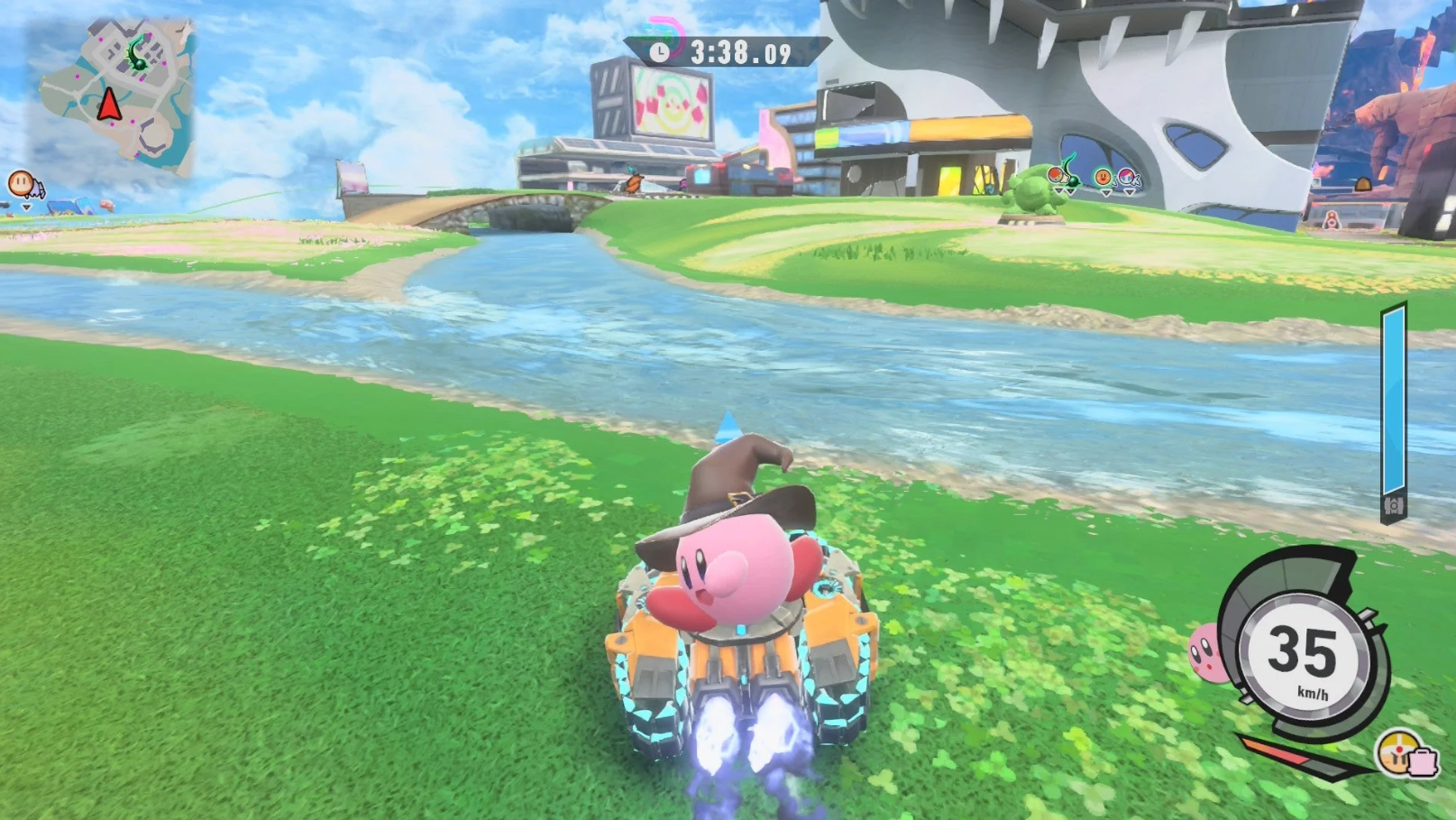The image size is (1456, 820).
Task: Click the clock icon beside the race timer
Action: click(x=660, y=51)
